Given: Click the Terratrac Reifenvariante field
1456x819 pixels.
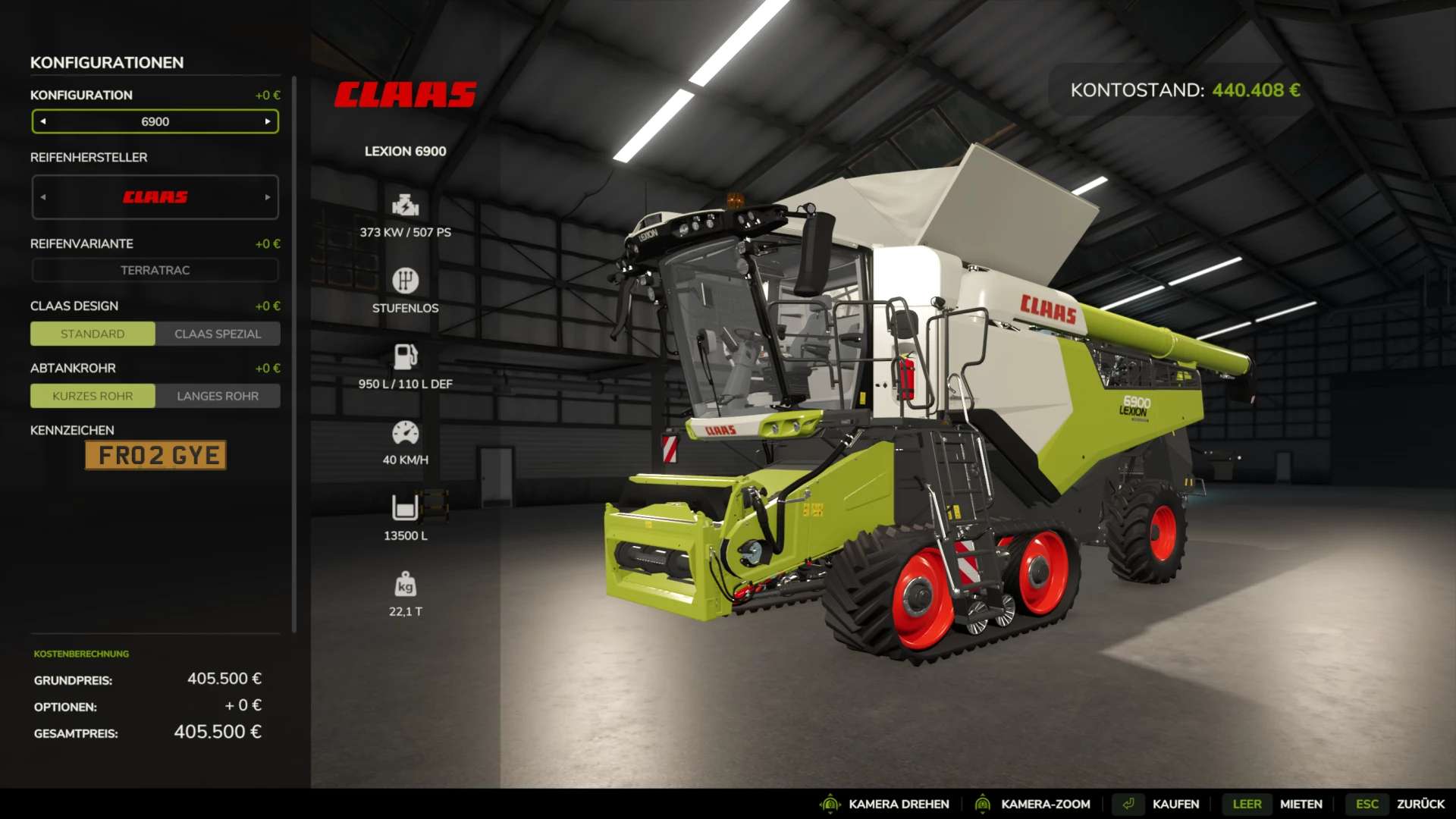Looking at the screenshot, I should click(x=155, y=270).
